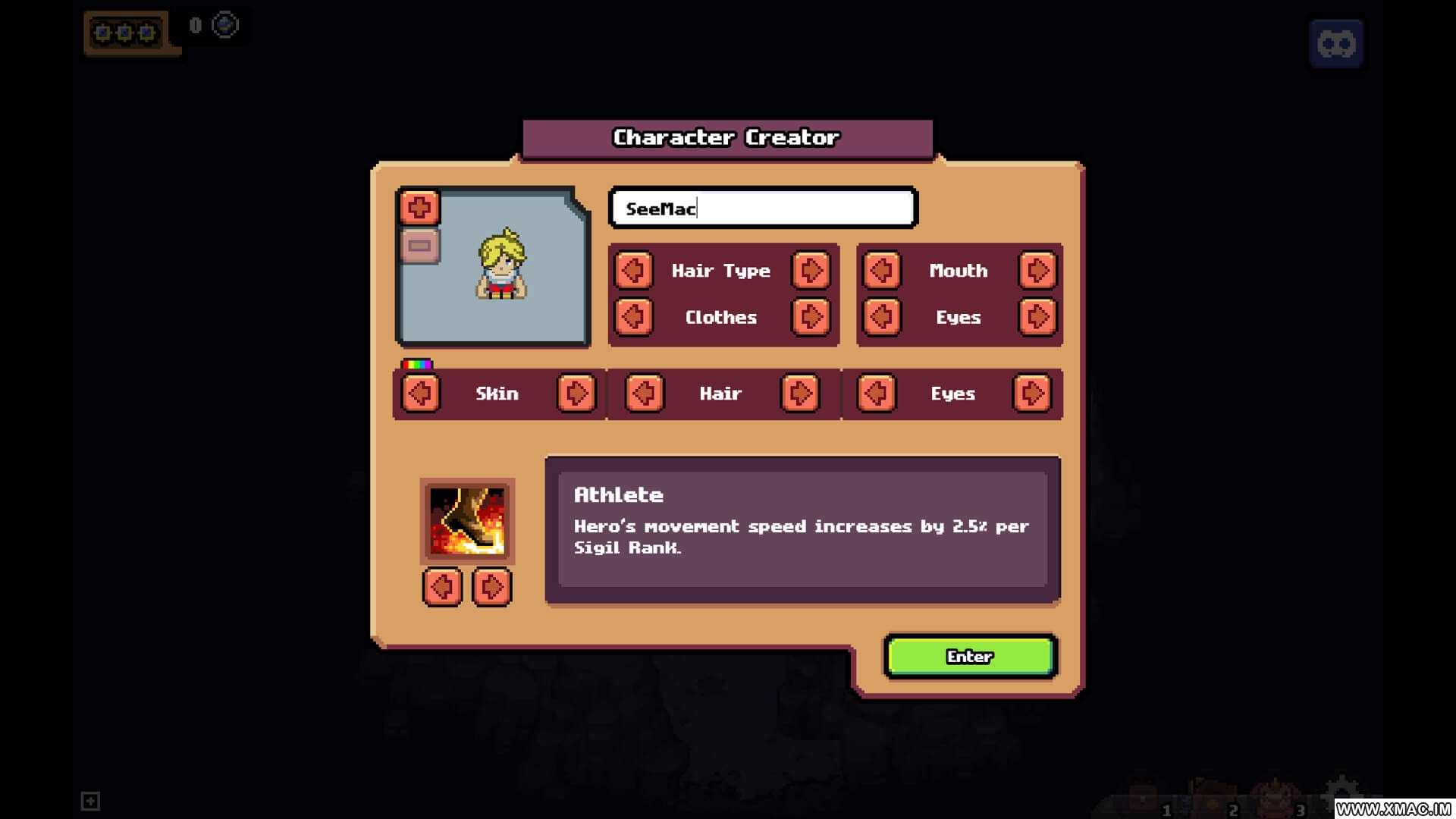Choose next Clothes option
The width and height of the screenshot is (1456, 819).
pos(811,317)
